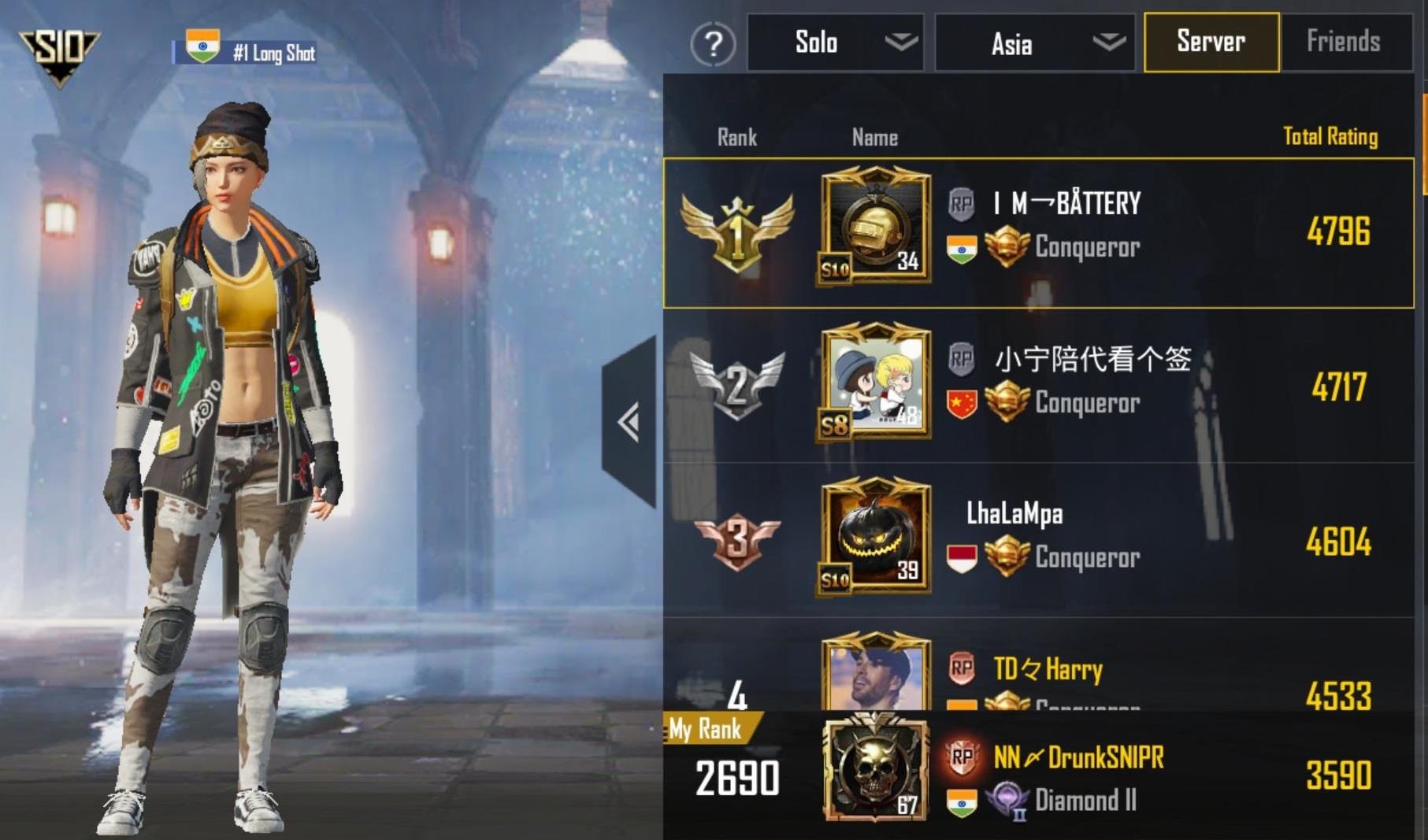Click the pumpkin avatar of LhaLaMpa
The width and height of the screenshot is (1428, 840).
[876, 538]
